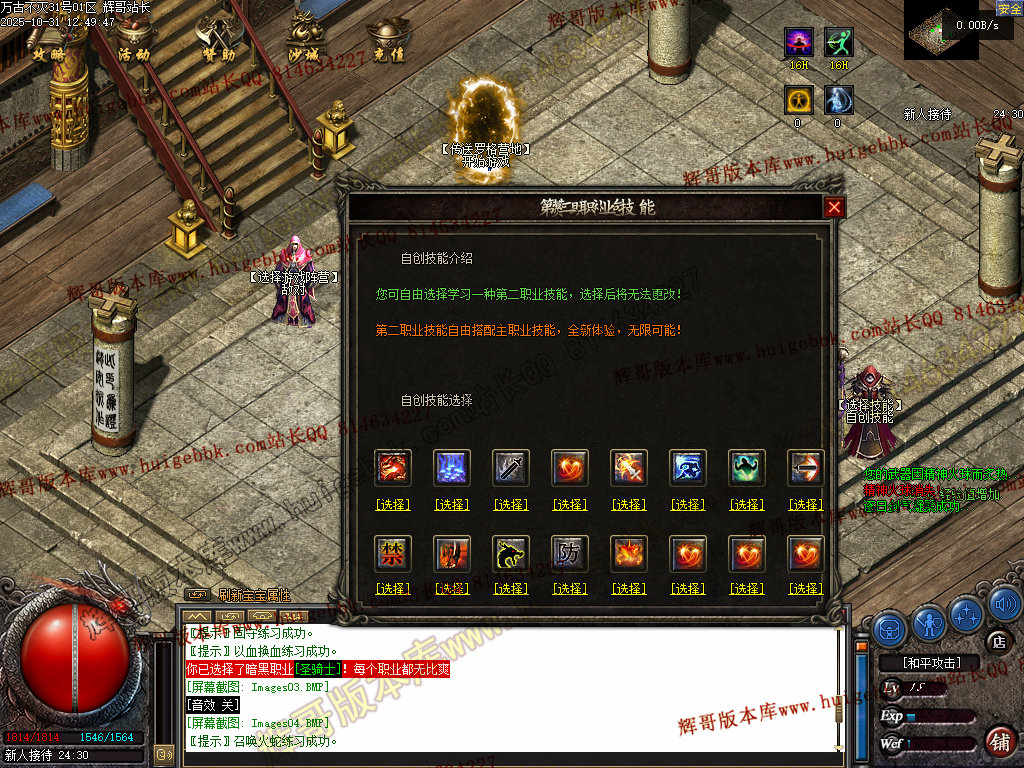Viewport: 1024px width, 768px height.
Task: Open the red 铺 stall button
Action: [999, 742]
